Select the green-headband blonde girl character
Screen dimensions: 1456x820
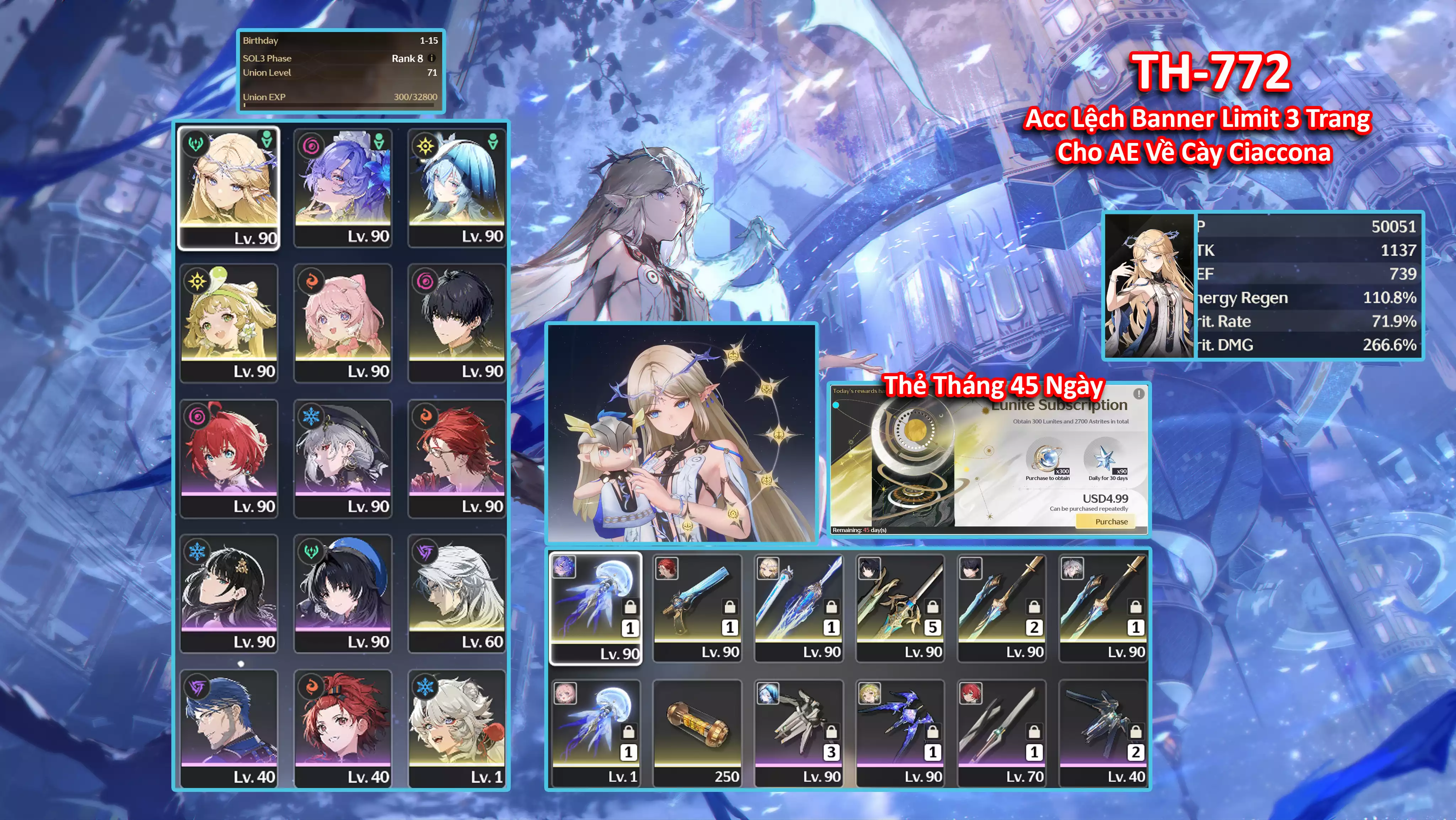click(229, 323)
